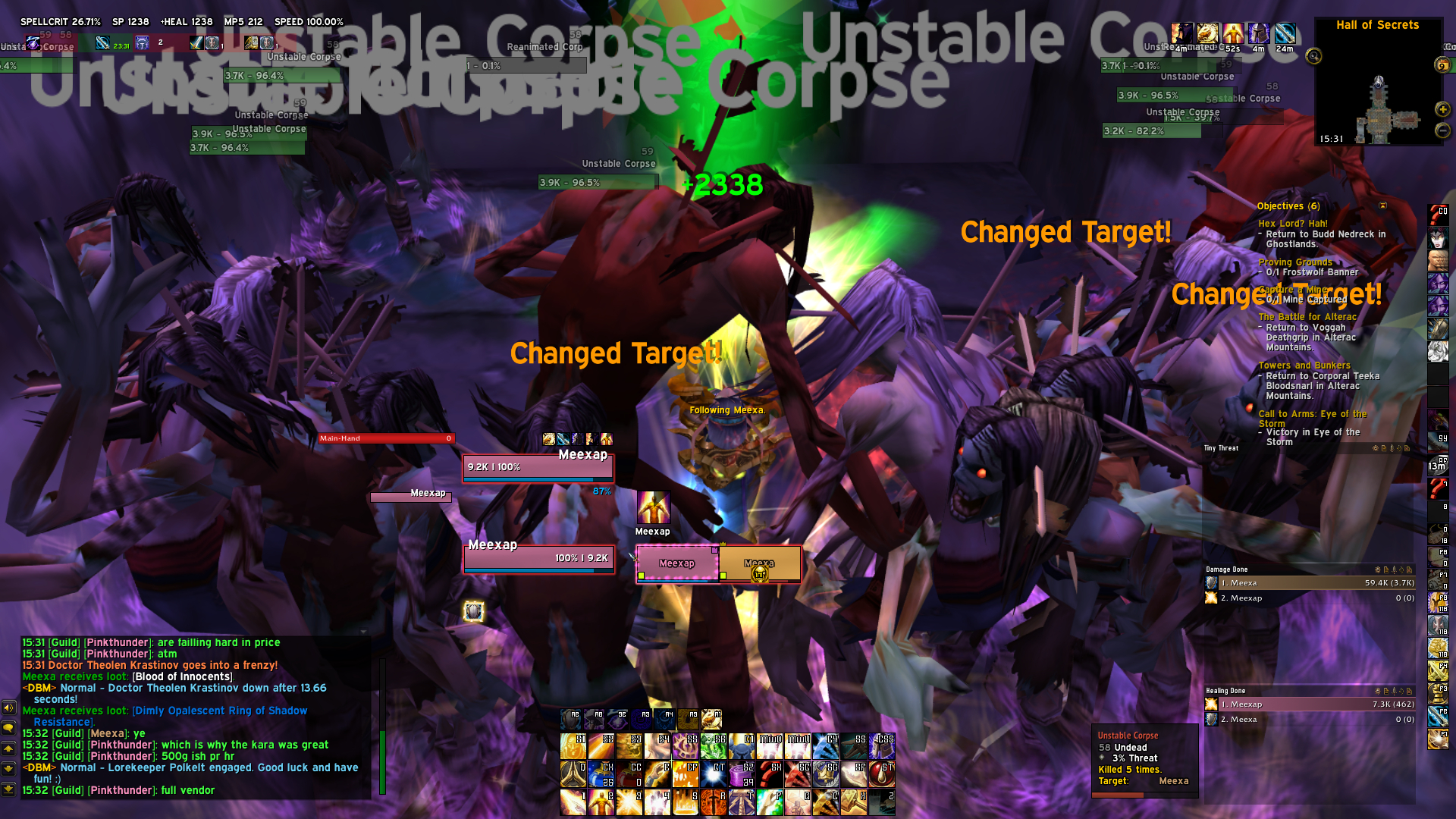The width and height of the screenshot is (1456, 819).
Task: Select the Towers and Bunkers quest
Action: pos(1304,366)
